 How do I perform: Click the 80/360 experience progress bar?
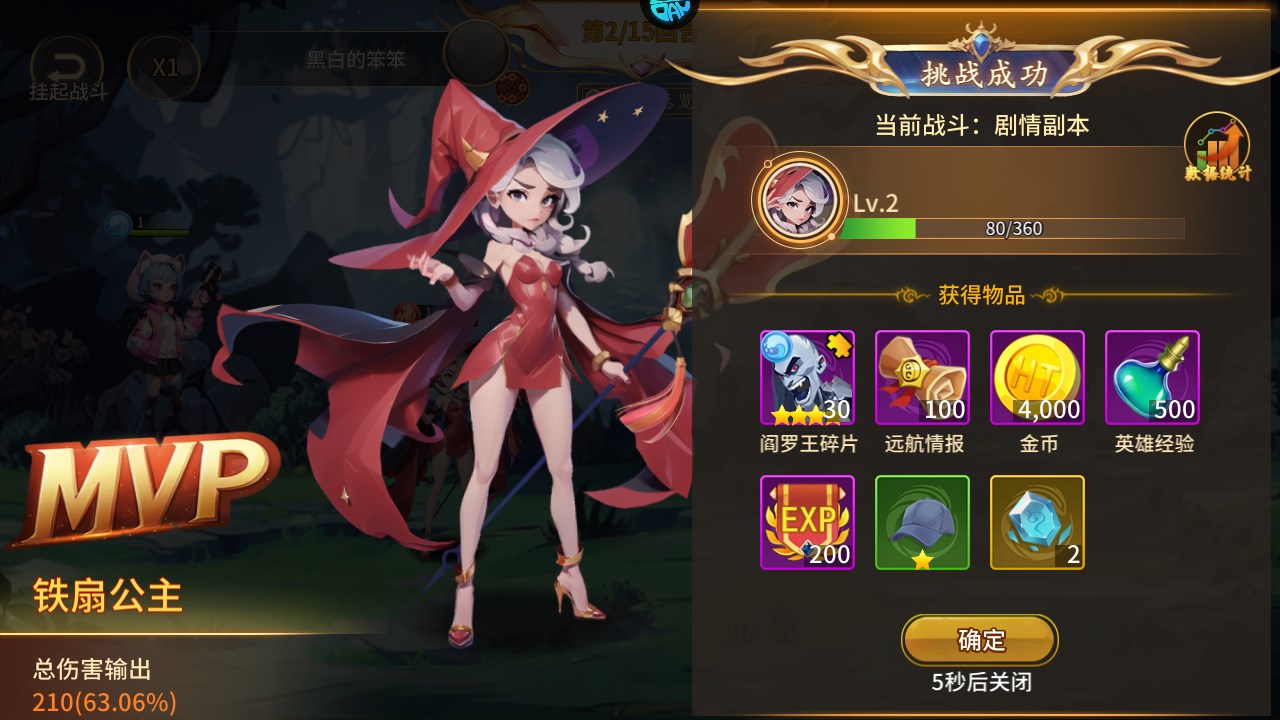[x=1012, y=228]
